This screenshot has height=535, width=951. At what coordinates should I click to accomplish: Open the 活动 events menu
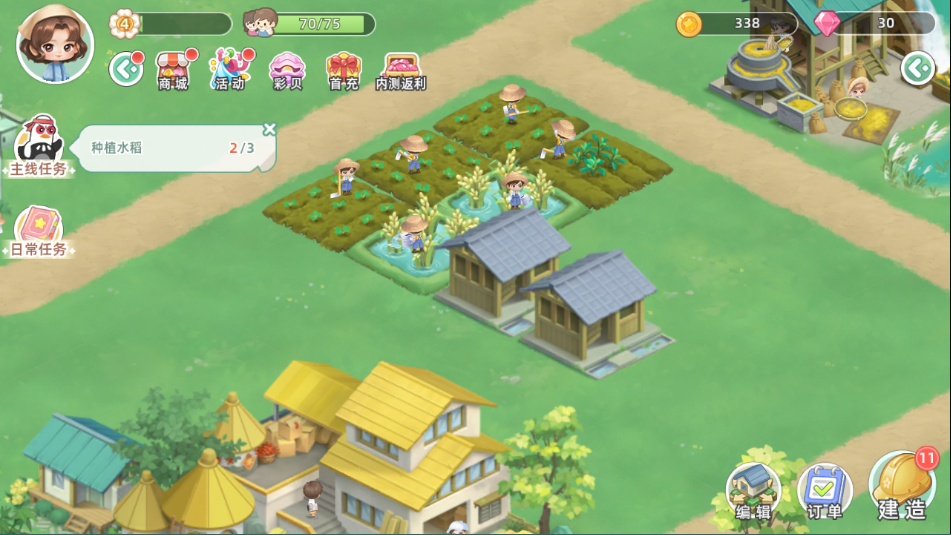(229, 70)
